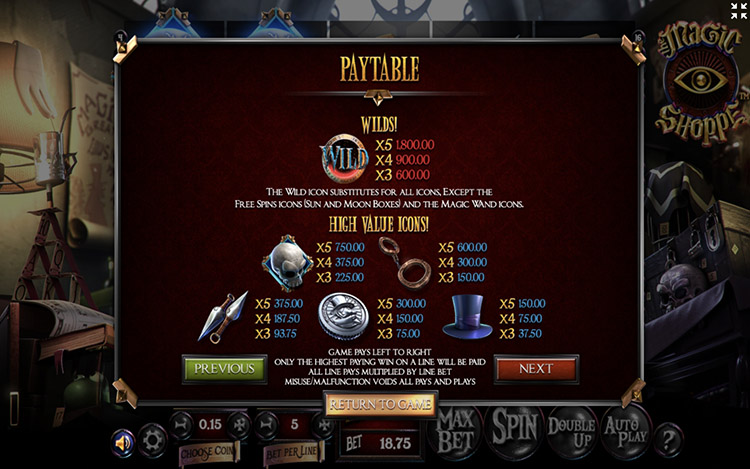
Task: Exit fullscreen with the corner arrows icon
Action: click(x=737, y=12)
